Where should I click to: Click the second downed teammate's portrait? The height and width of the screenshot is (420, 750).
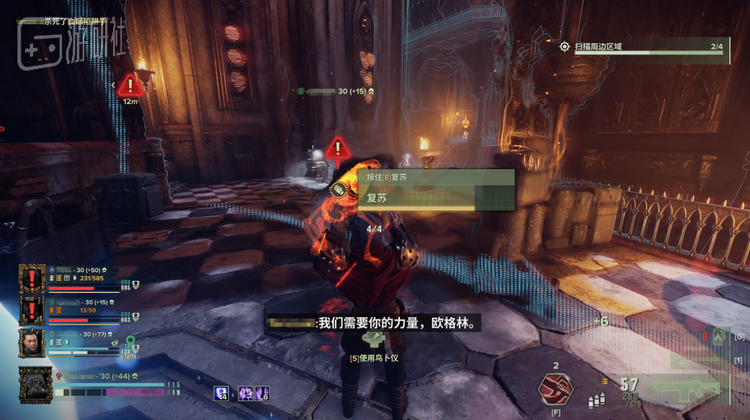(32, 310)
